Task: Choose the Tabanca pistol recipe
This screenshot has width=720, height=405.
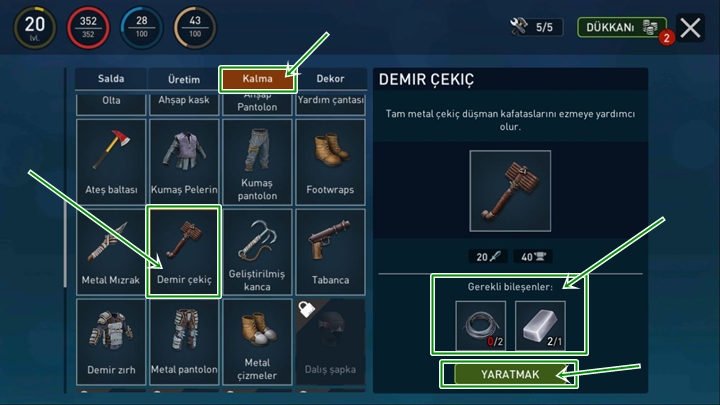Action: click(330, 251)
